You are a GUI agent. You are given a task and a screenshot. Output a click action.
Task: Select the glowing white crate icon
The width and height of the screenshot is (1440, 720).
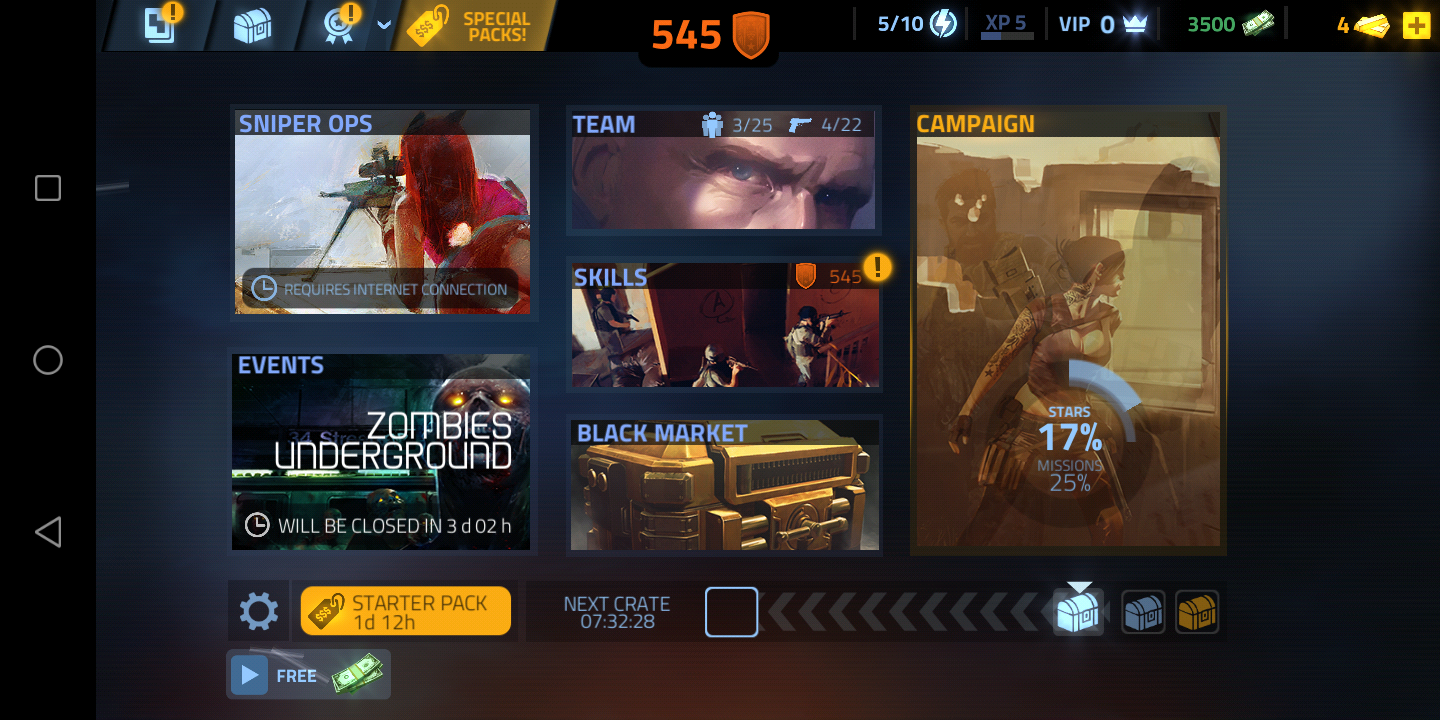(1078, 611)
